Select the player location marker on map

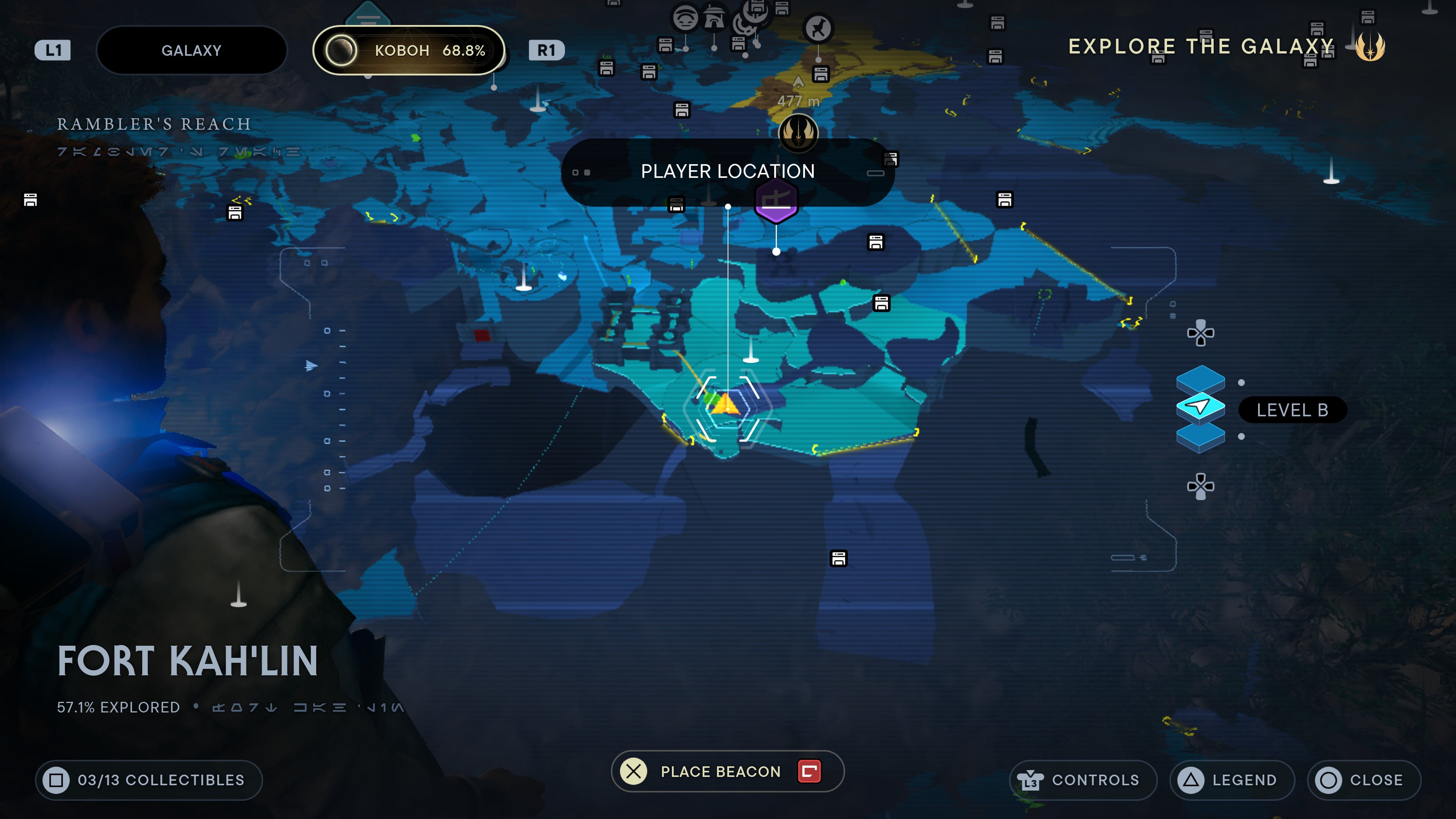[x=725, y=405]
